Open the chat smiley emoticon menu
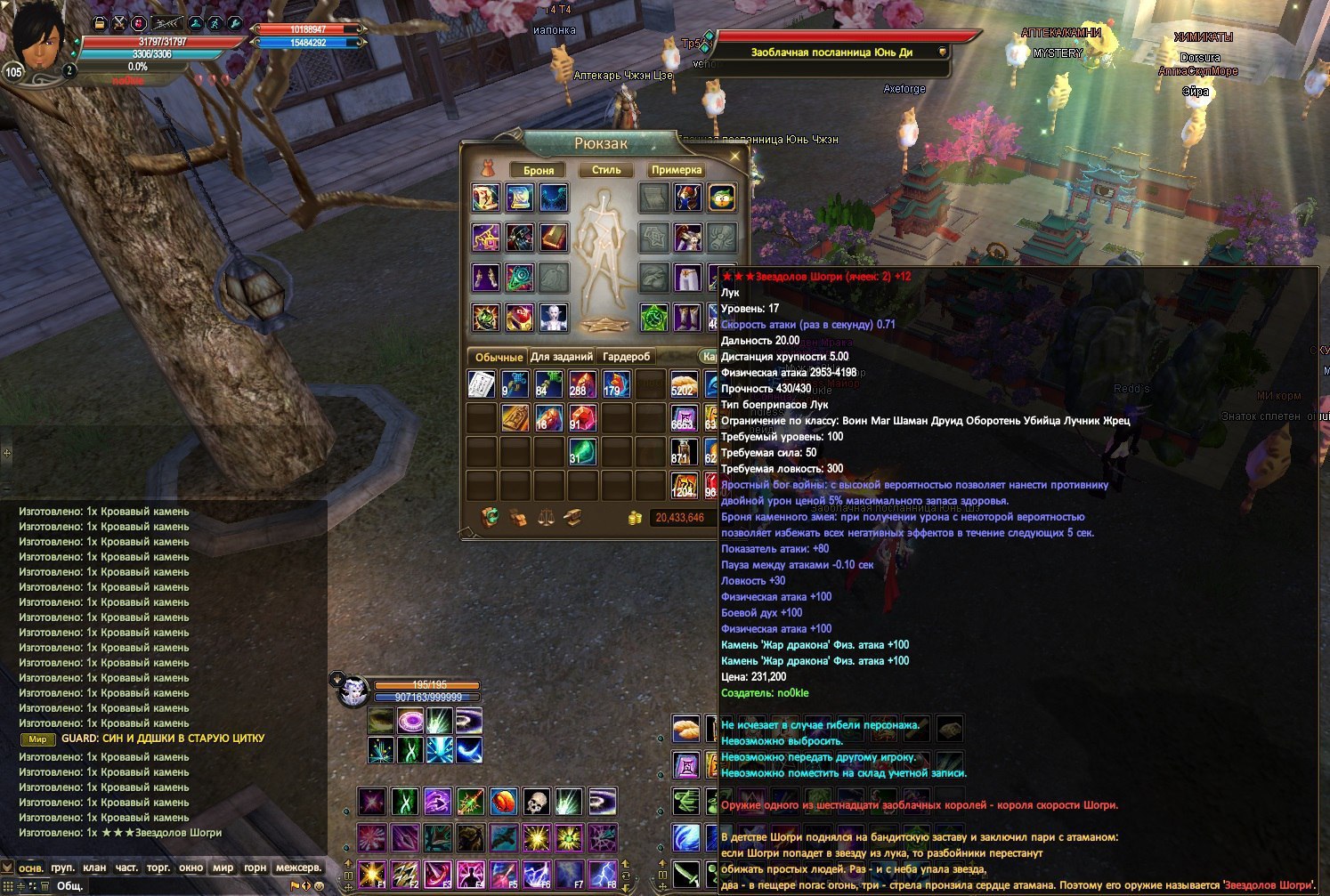This screenshot has height=896, width=1330. pos(320,885)
